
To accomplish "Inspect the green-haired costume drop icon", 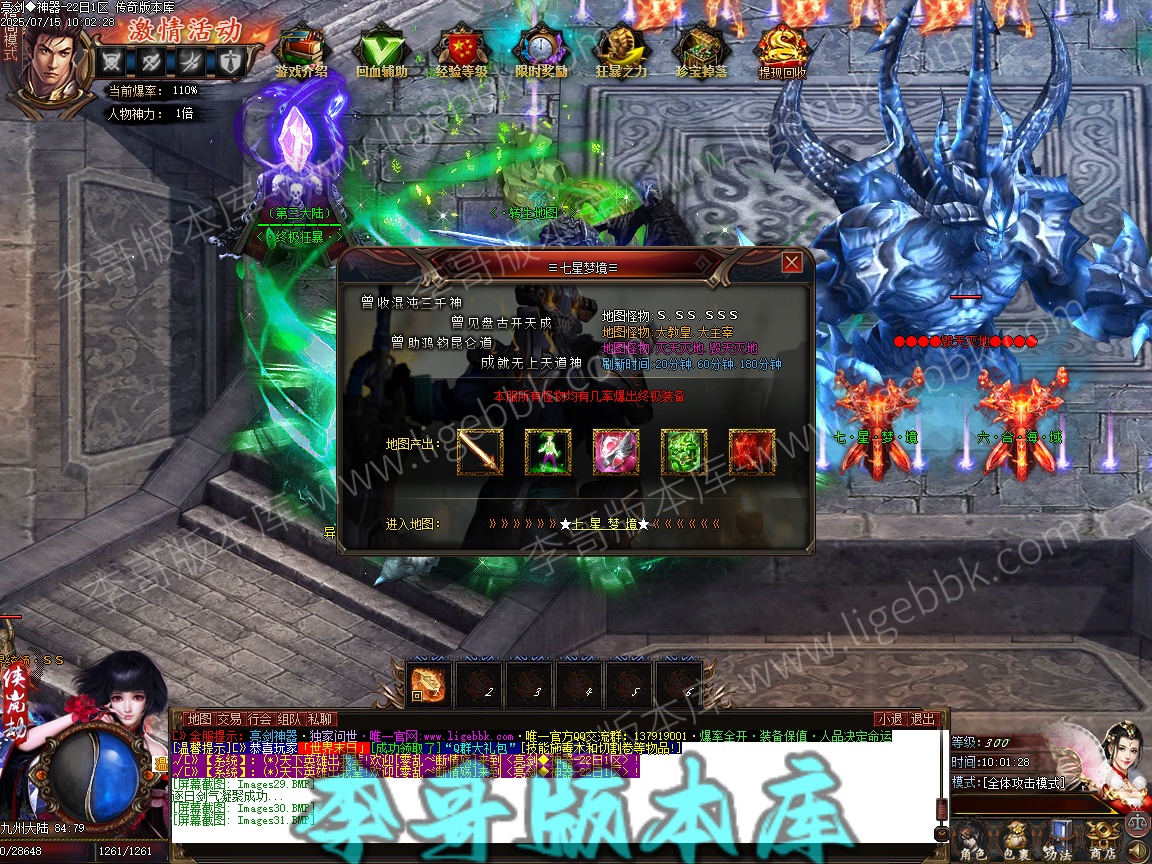I will pos(548,452).
